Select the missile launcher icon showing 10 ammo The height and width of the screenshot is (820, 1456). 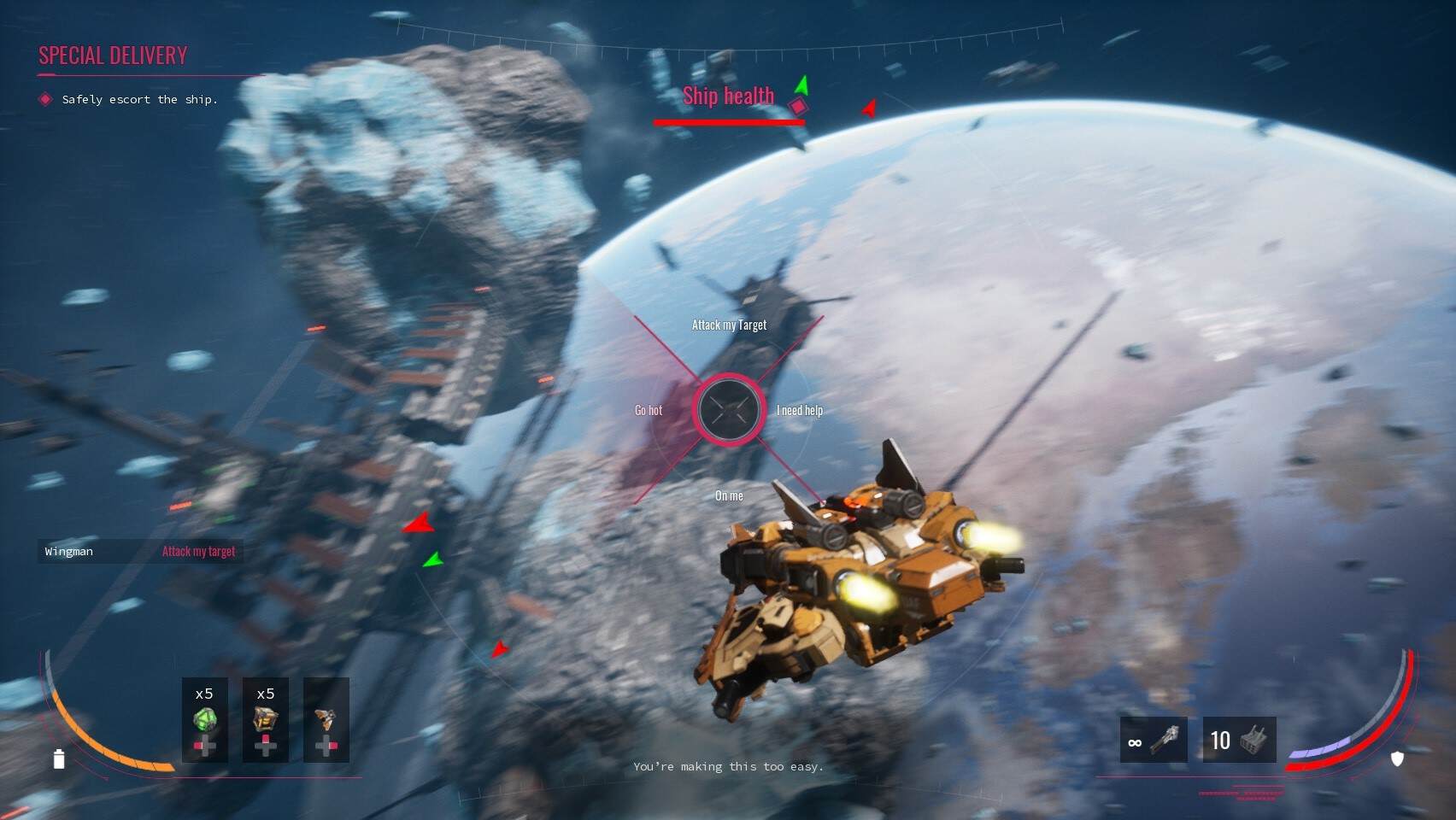1237,740
